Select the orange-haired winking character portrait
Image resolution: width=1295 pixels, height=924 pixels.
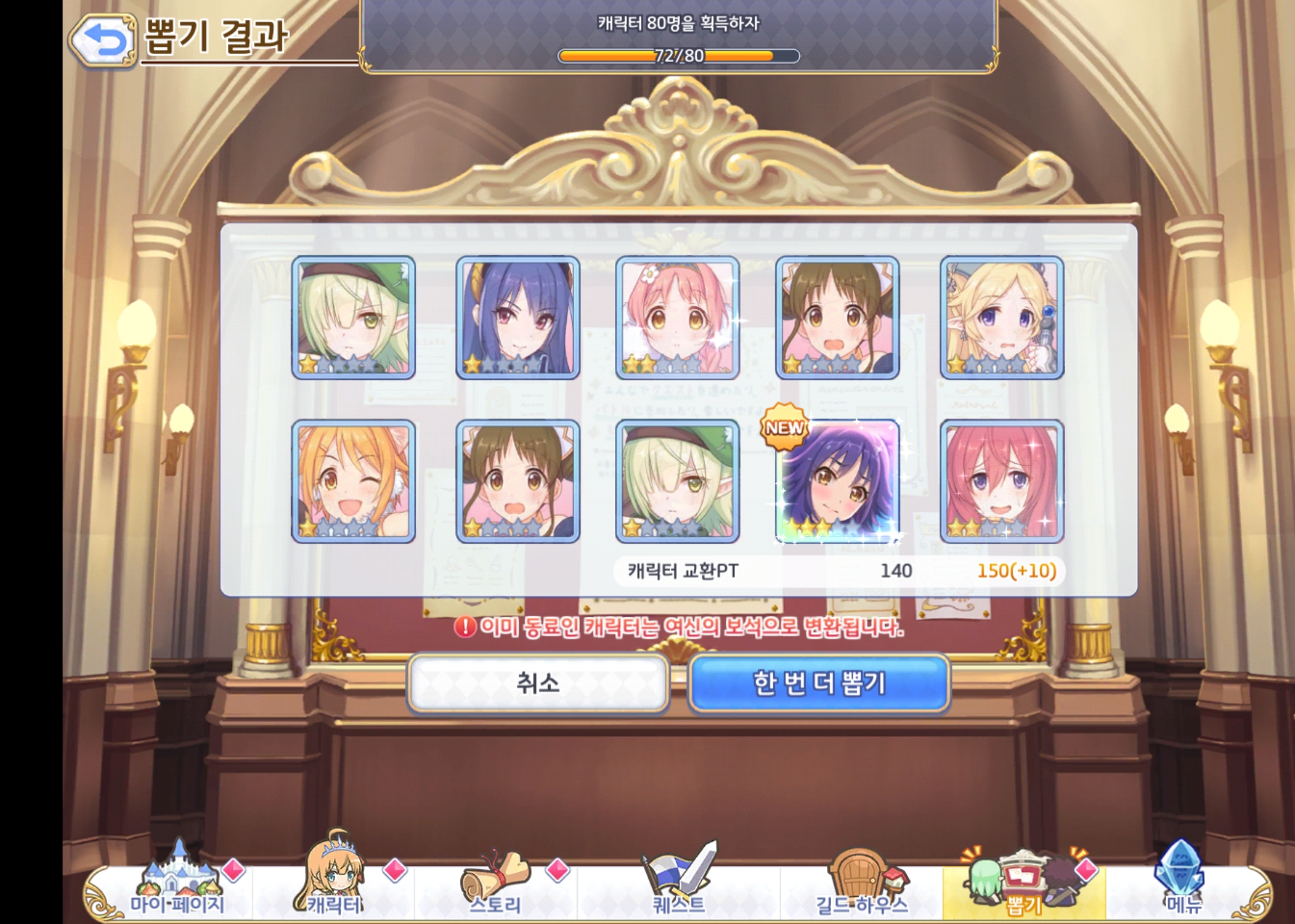coord(353,481)
